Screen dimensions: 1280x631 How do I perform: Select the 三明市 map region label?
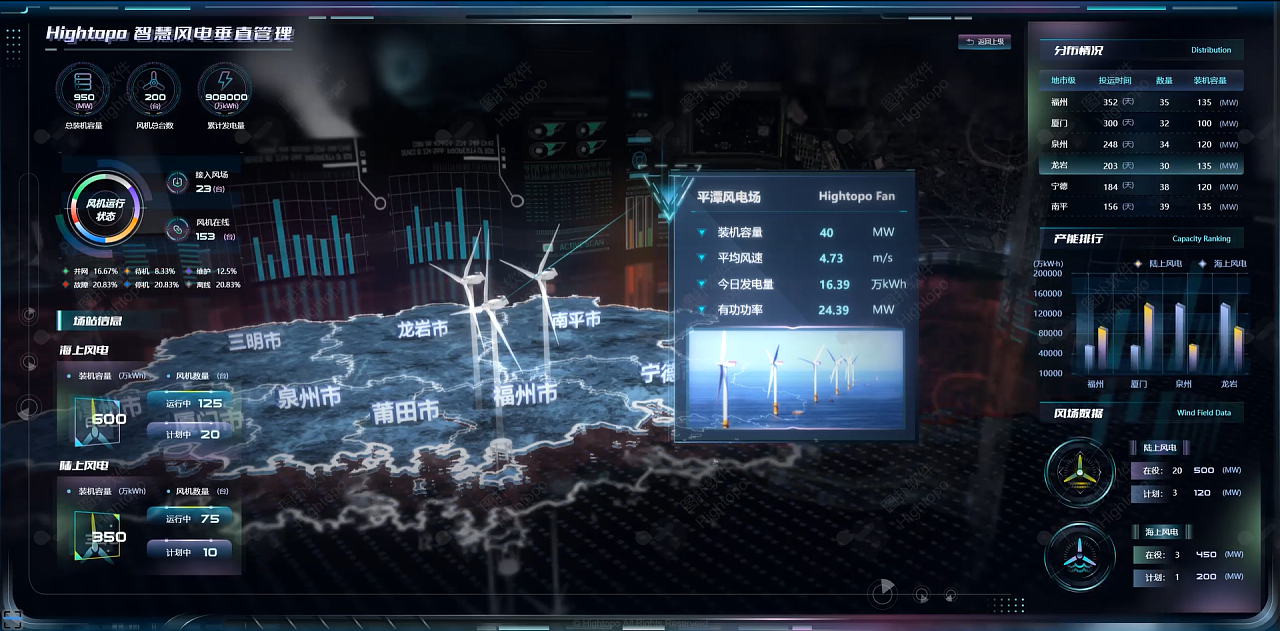point(254,342)
